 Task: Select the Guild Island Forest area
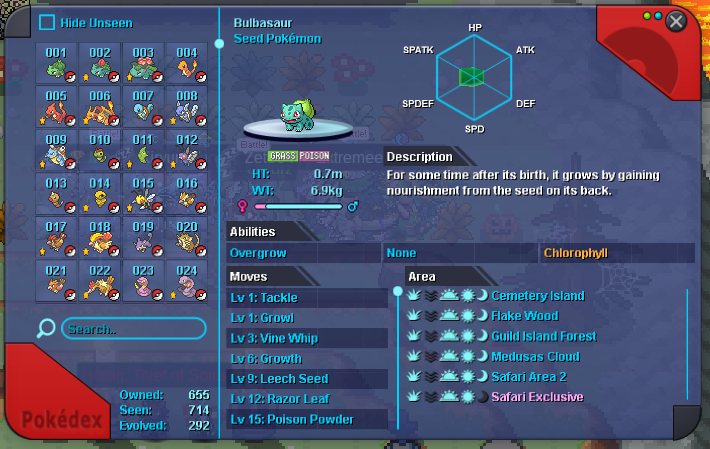pyautogui.click(x=543, y=336)
